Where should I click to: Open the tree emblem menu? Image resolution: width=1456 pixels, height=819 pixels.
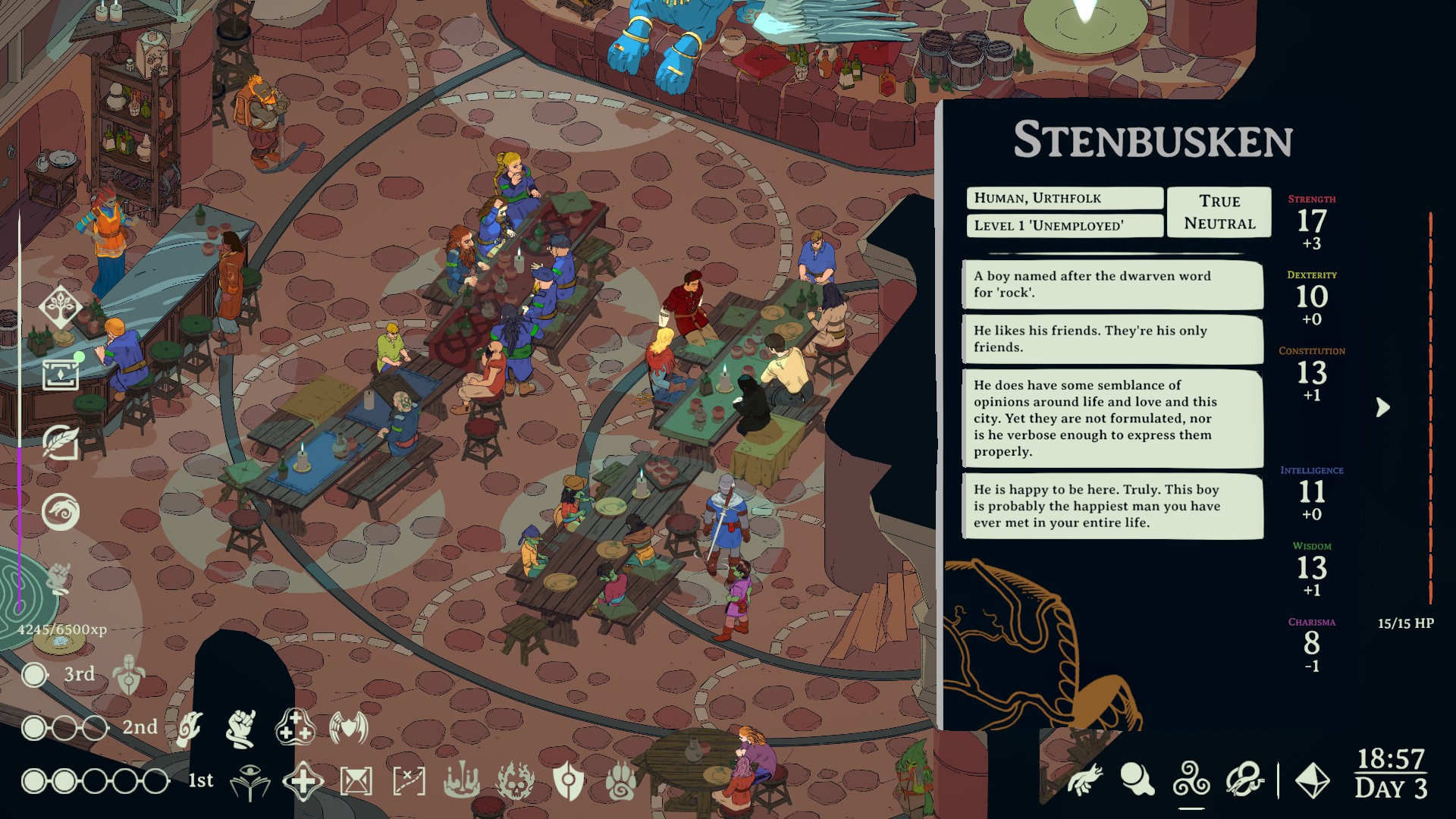coord(61,306)
